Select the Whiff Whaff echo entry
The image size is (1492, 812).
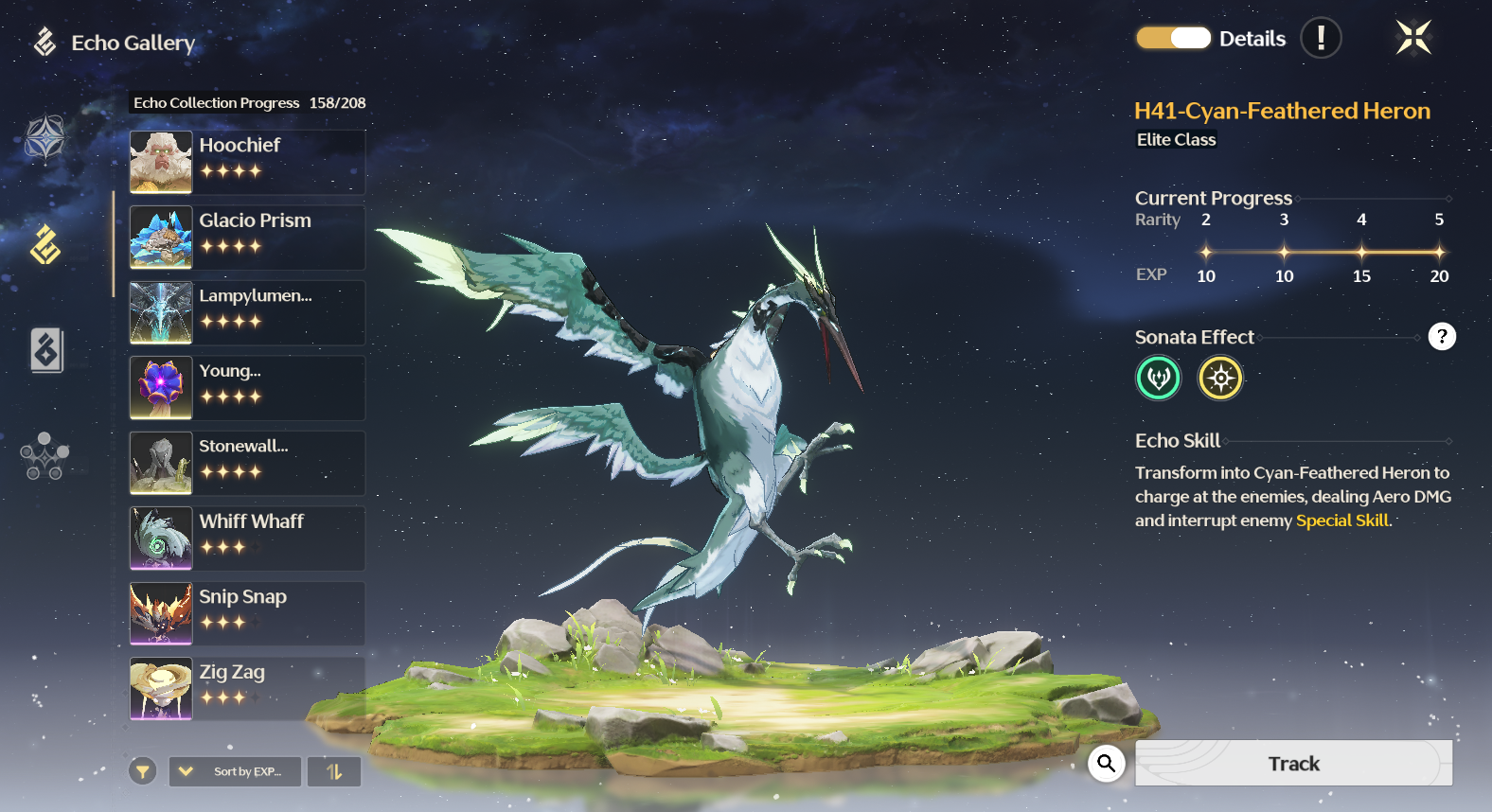coord(246,538)
